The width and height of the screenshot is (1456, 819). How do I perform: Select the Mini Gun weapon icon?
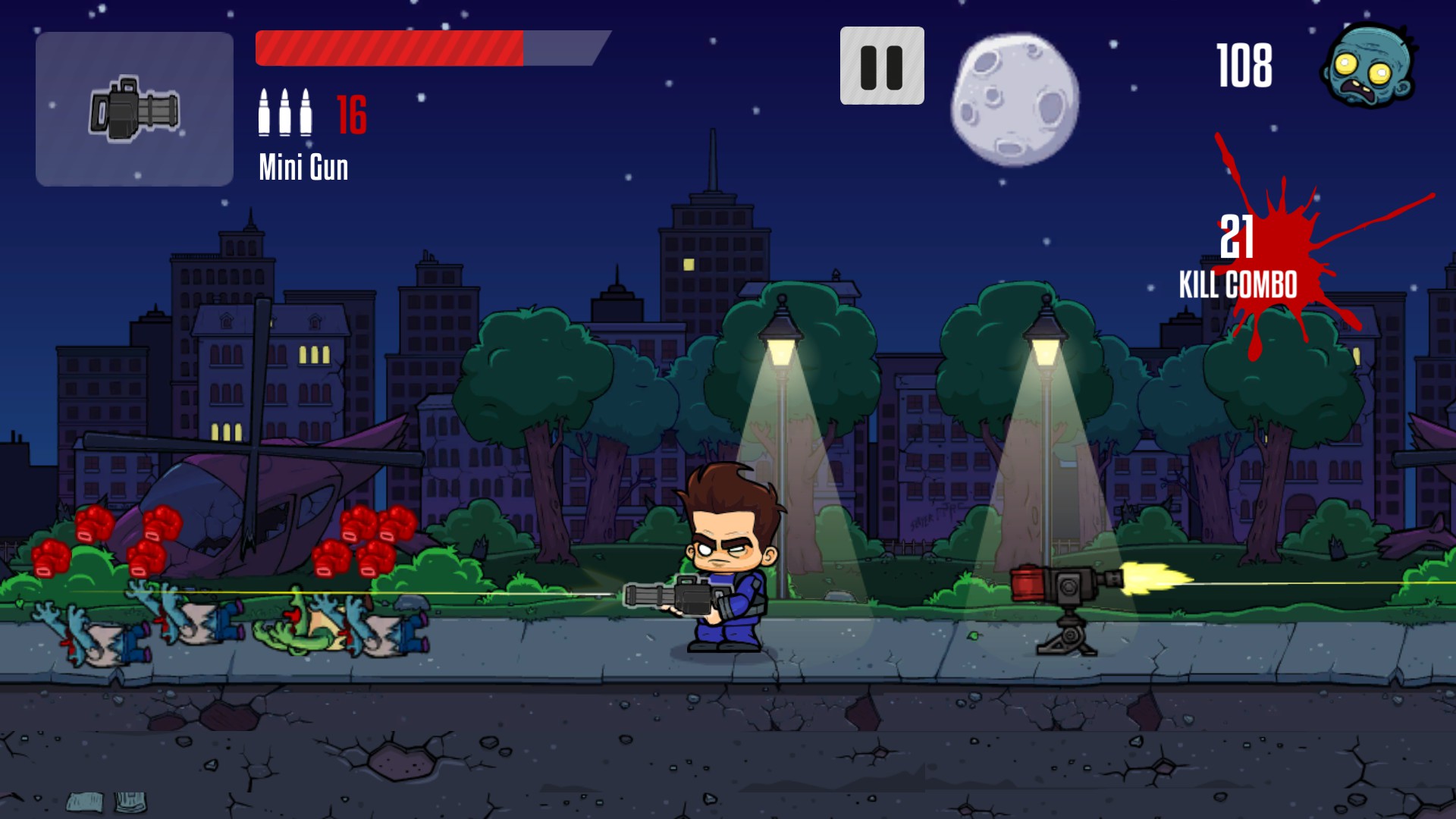click(133, 106)
